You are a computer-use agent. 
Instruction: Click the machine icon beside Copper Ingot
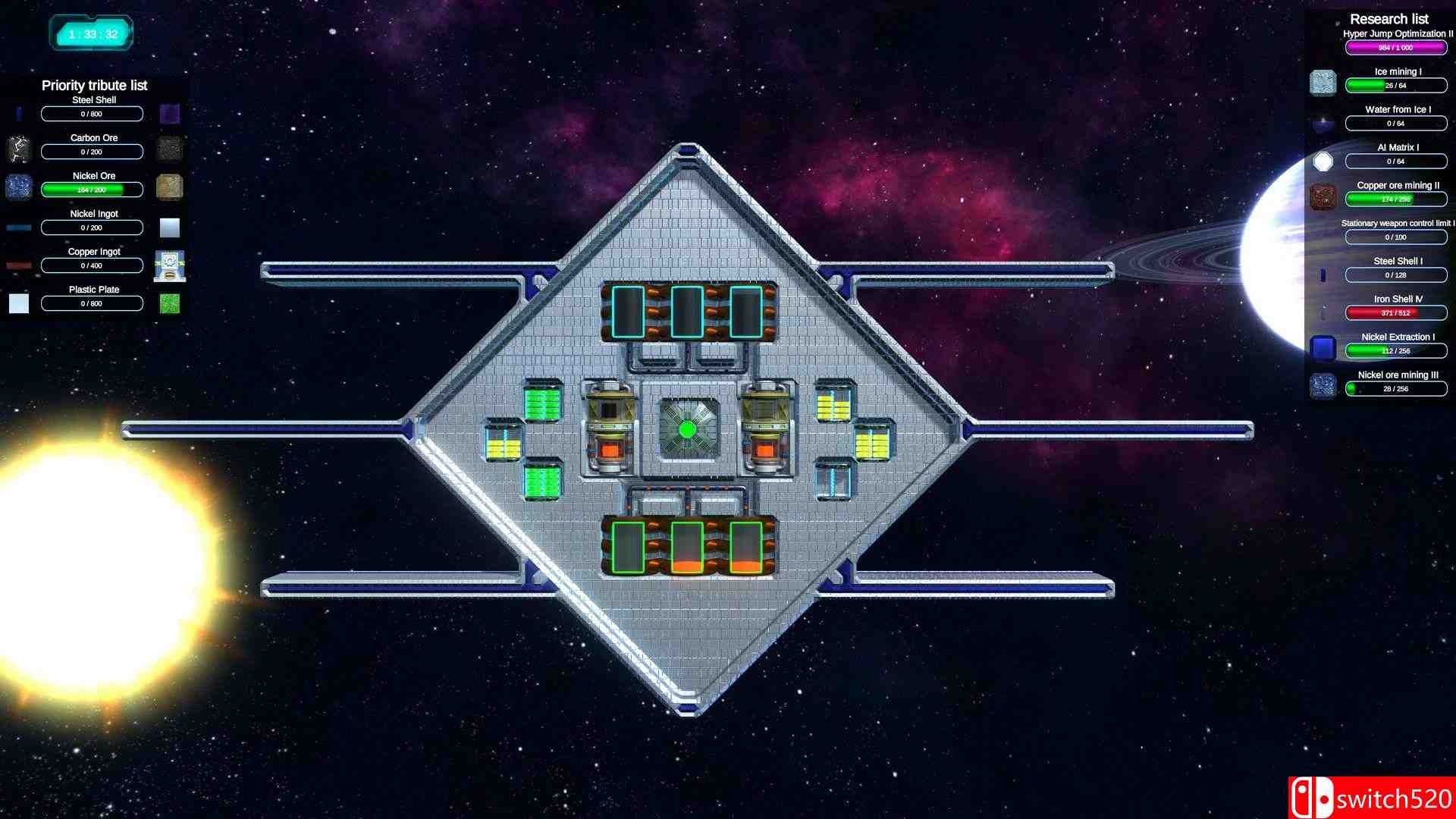pyautogui.click(x=169, y=265)
